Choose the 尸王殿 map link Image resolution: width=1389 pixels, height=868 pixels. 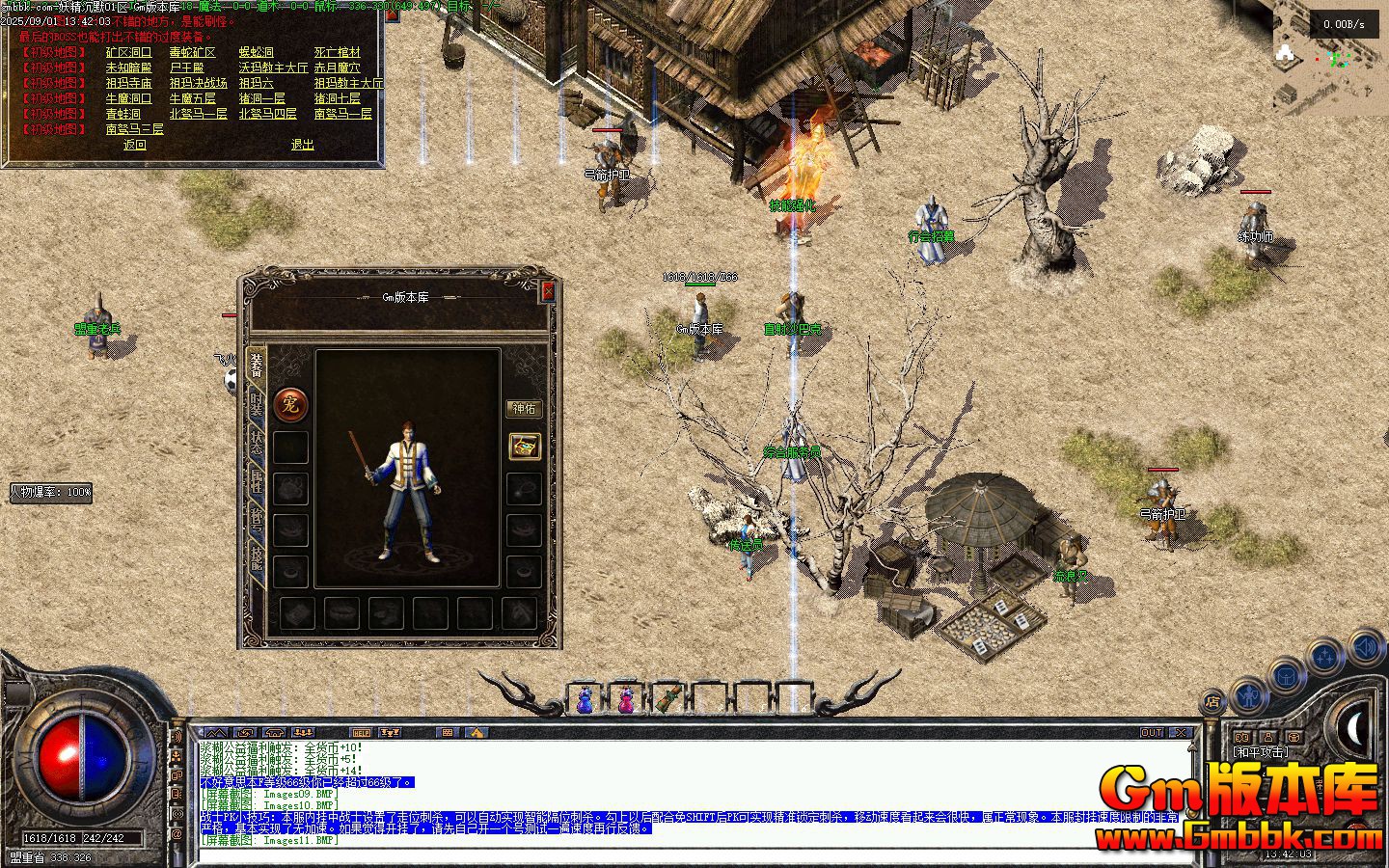pos(186,68)
